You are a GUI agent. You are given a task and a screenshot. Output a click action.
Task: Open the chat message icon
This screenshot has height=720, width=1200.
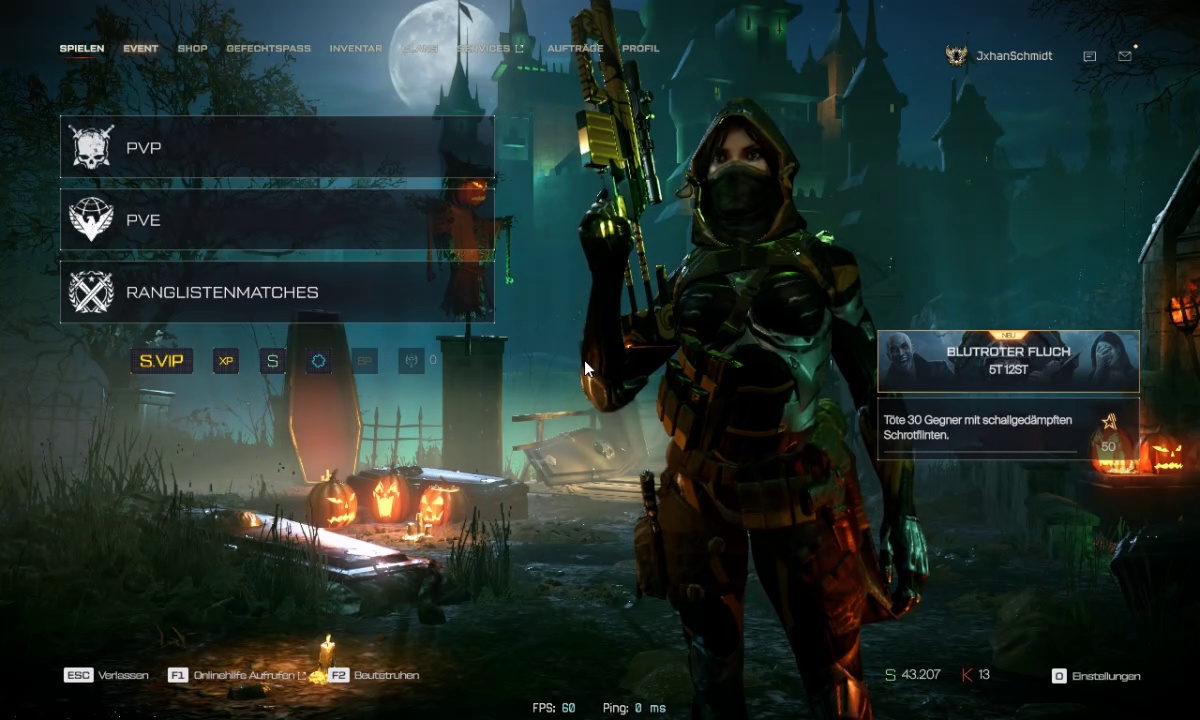point(1090,57)
